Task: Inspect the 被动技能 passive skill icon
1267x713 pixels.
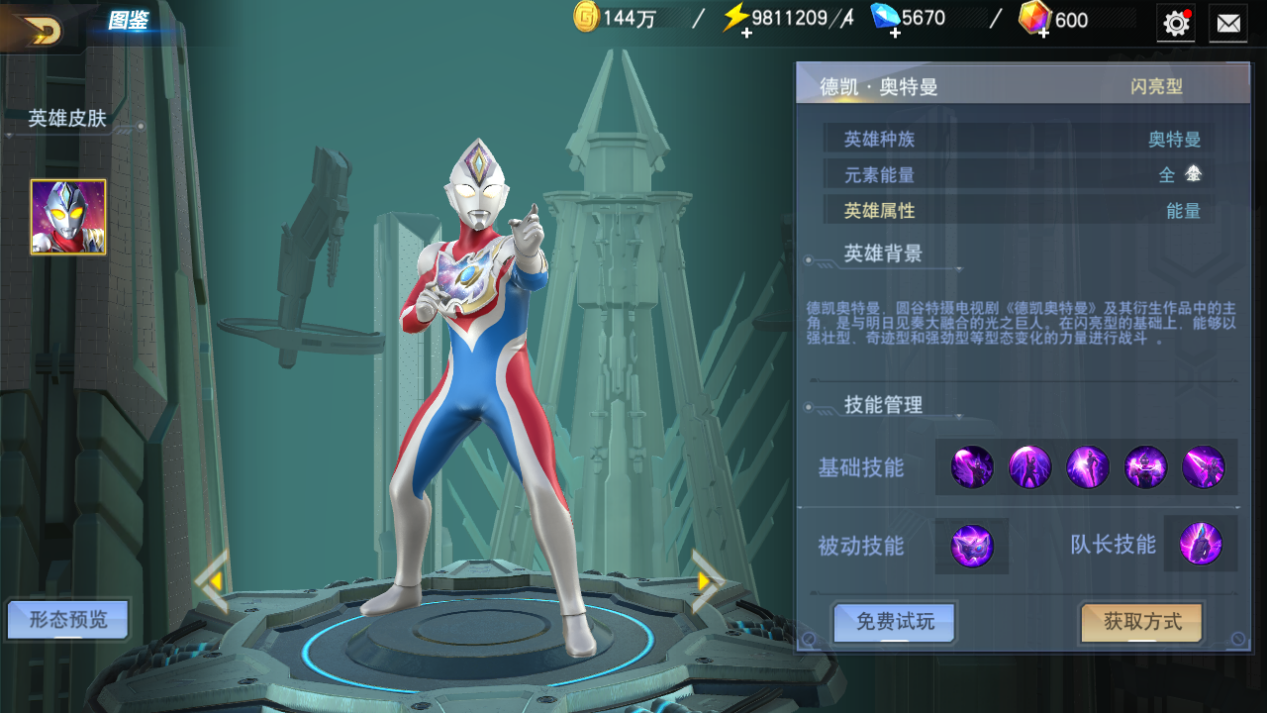Action: tap(972, 546)
